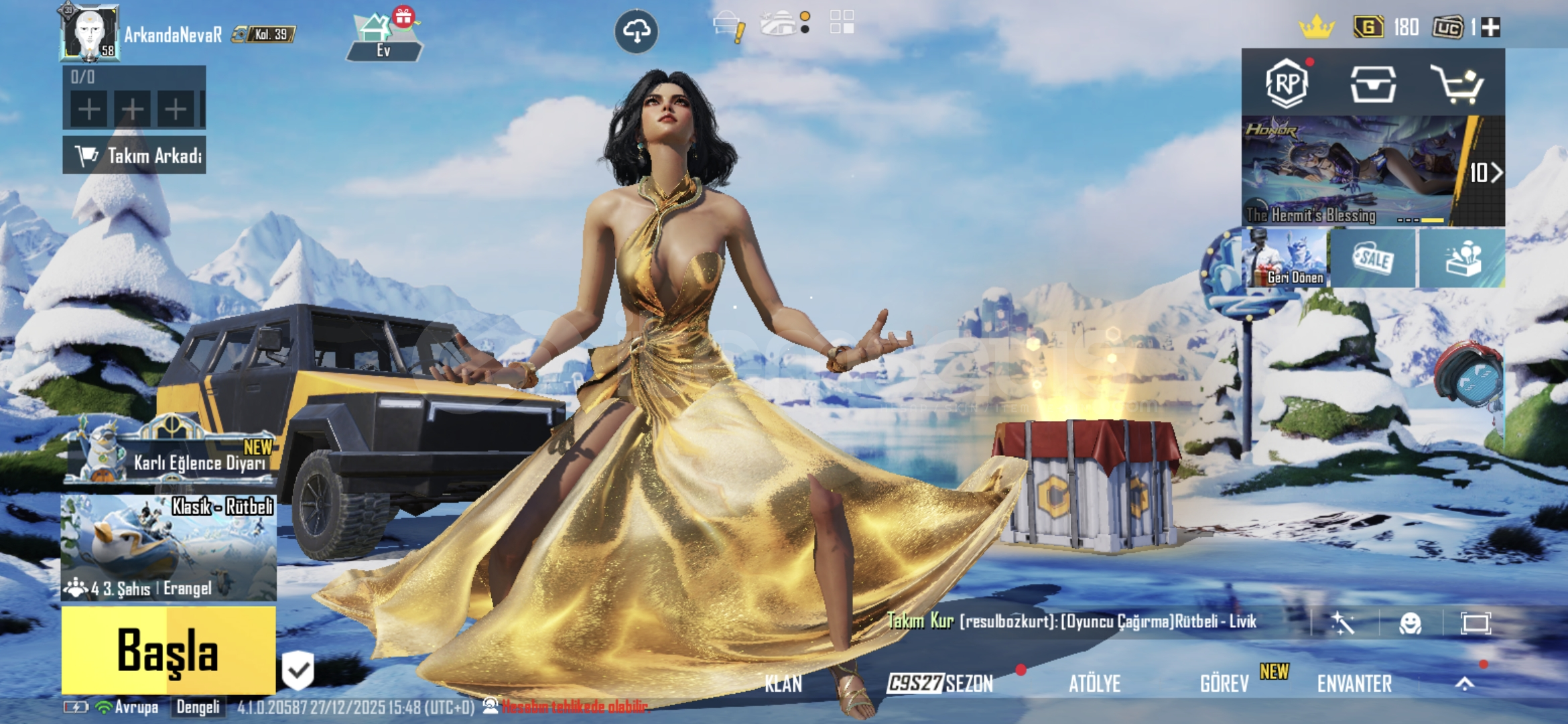Open the C9S27 SEZON menu
The width and height of the screenshot is (1568, 724).
pyautogui.click(x=940, y=683)
